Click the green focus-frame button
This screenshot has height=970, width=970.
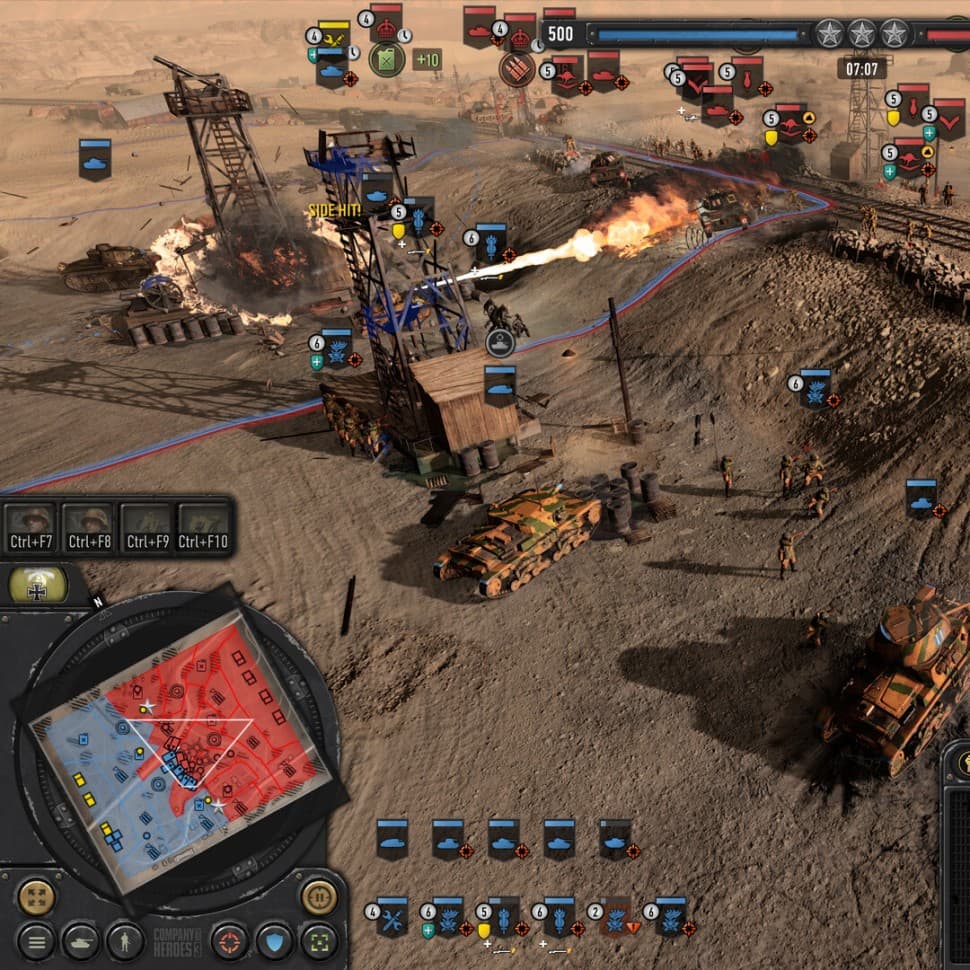tap(318, 941)
